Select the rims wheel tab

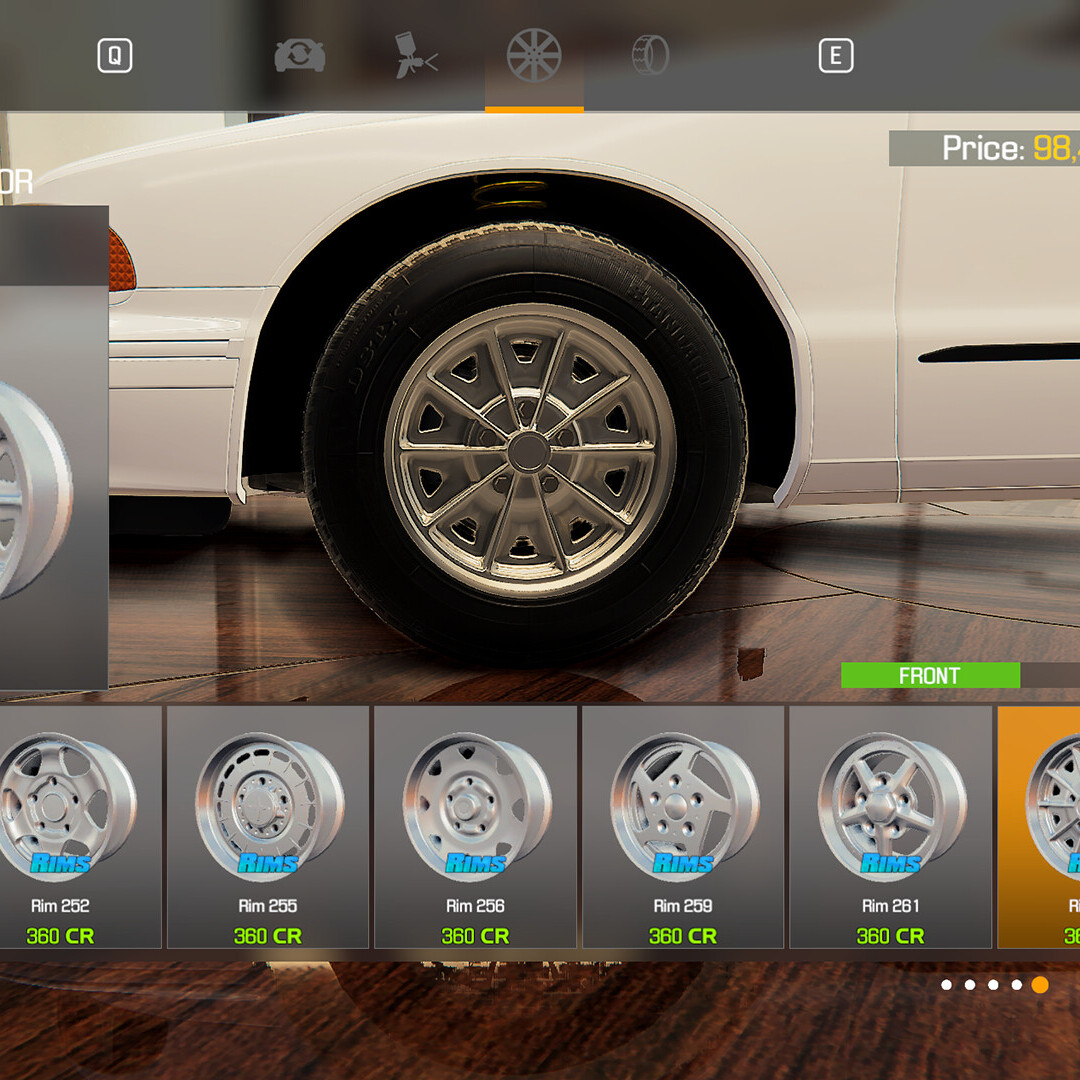[x=534, y=56]
